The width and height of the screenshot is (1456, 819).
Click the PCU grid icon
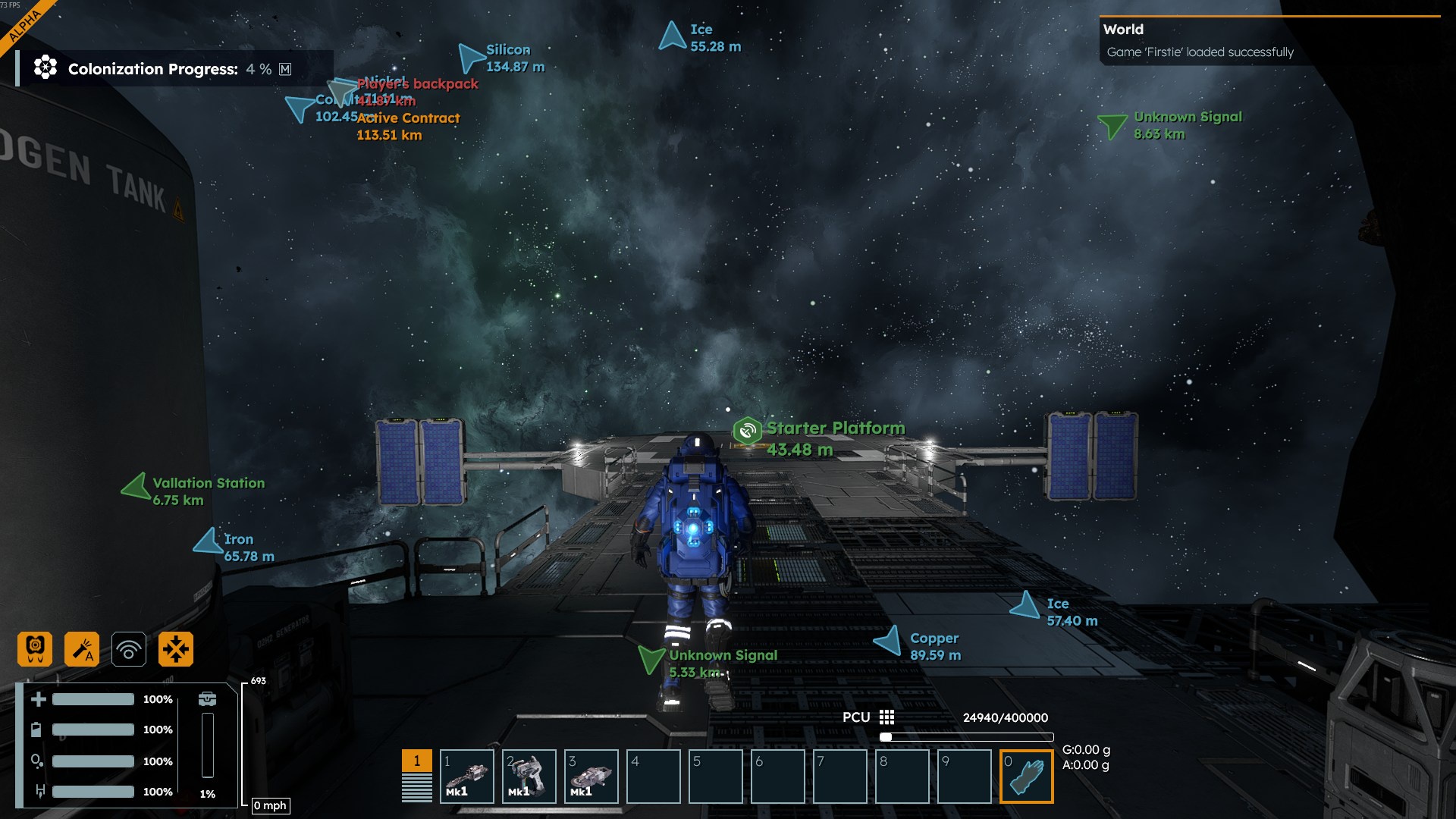coord(886,717)
